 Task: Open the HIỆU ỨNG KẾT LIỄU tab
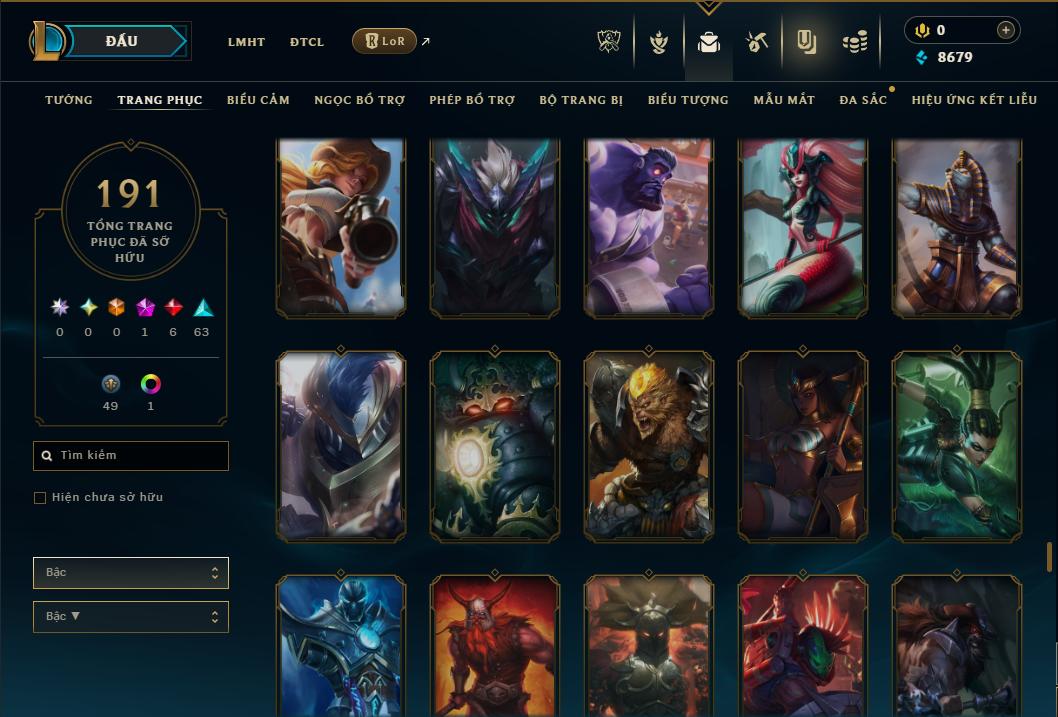coord(974,100)
